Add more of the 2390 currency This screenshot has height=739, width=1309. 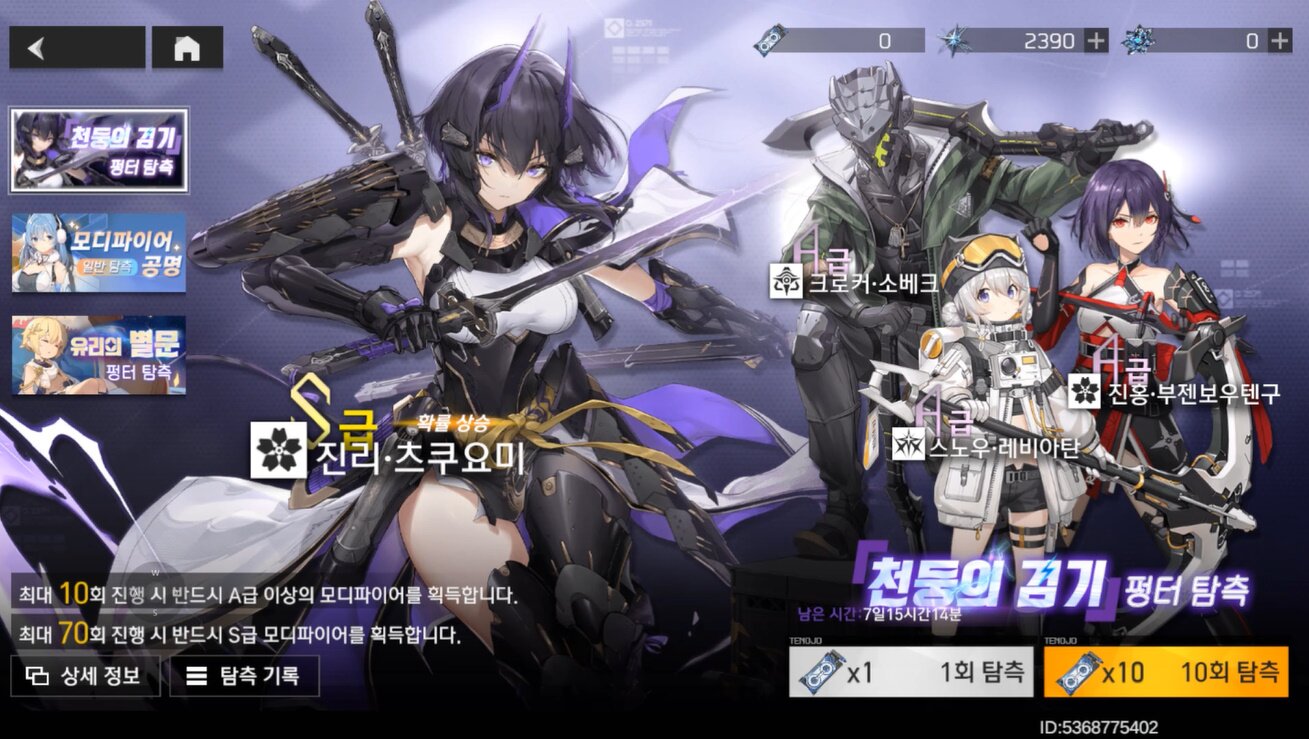coord(1097,41)
